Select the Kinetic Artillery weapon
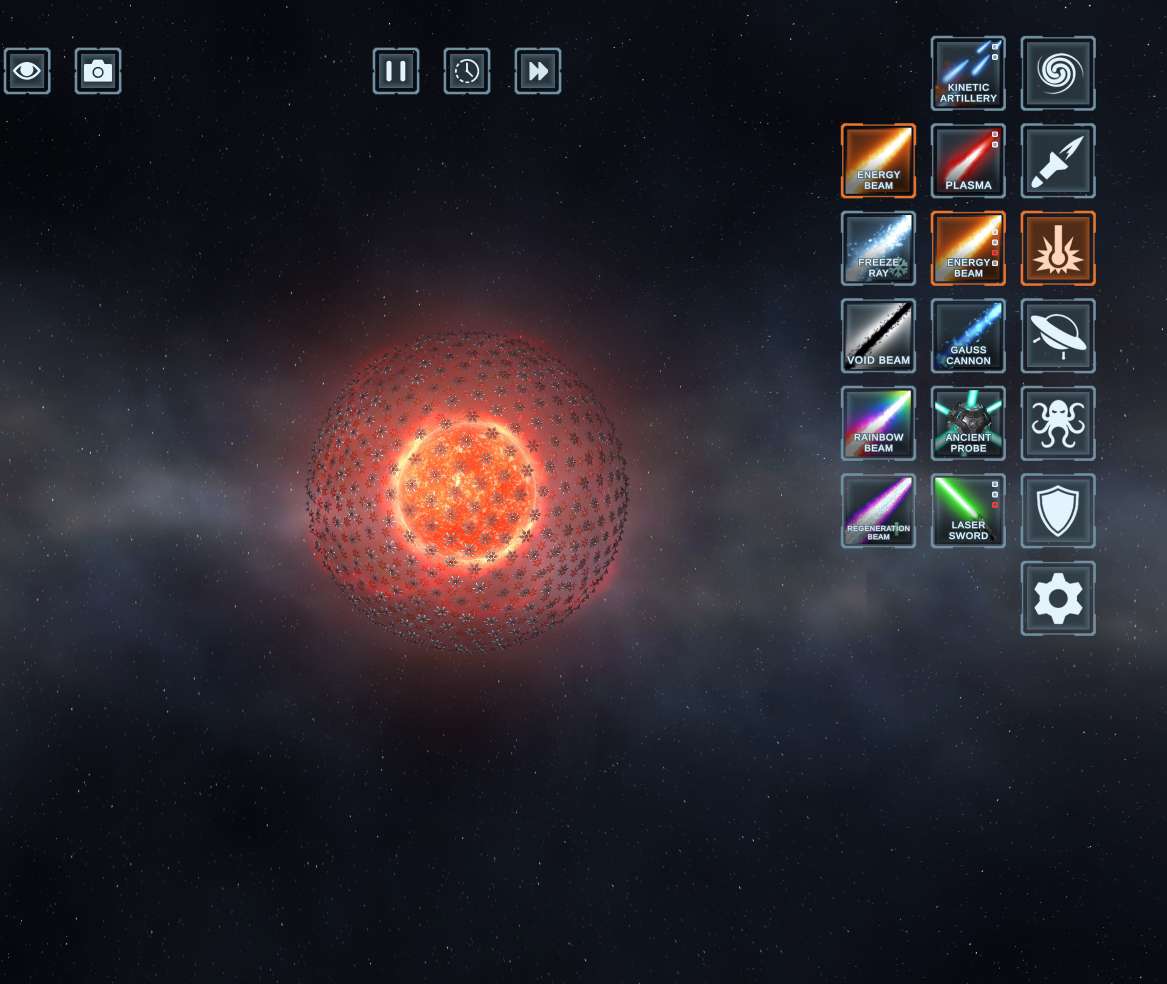Image resolution: width=1167 pixels, height=984 pixels. (968, 73)
